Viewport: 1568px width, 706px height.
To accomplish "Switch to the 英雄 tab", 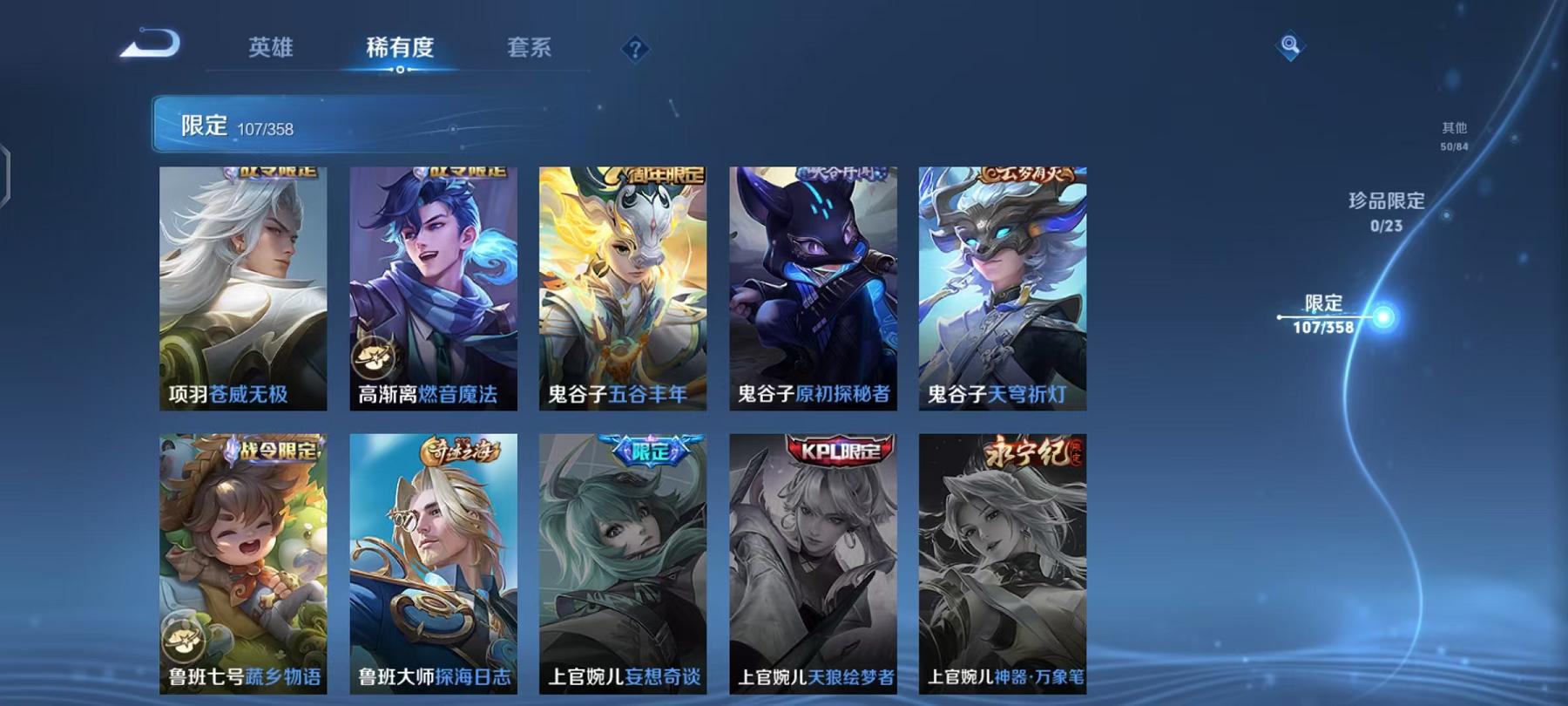I will click(270, 50).
